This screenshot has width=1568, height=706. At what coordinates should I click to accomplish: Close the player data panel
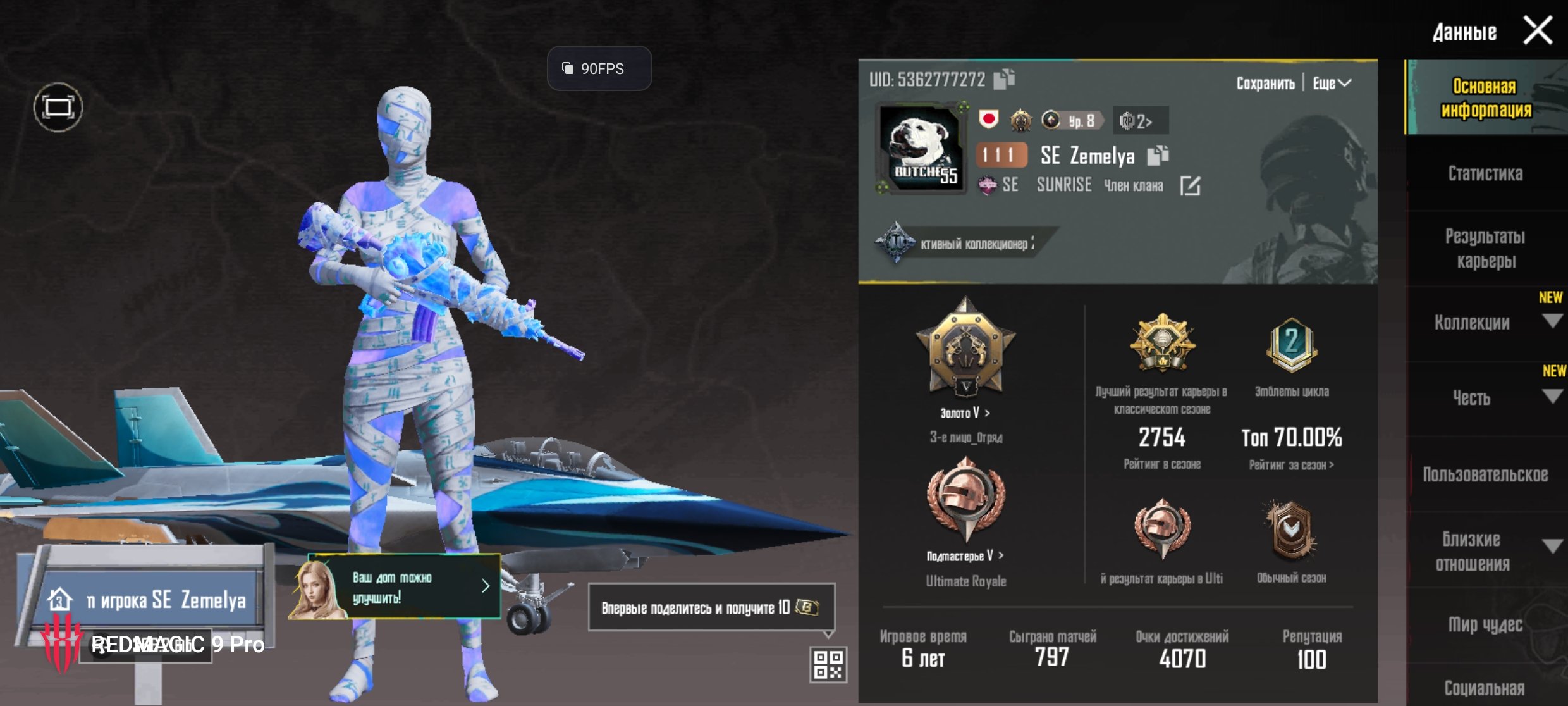(1537, 30)
